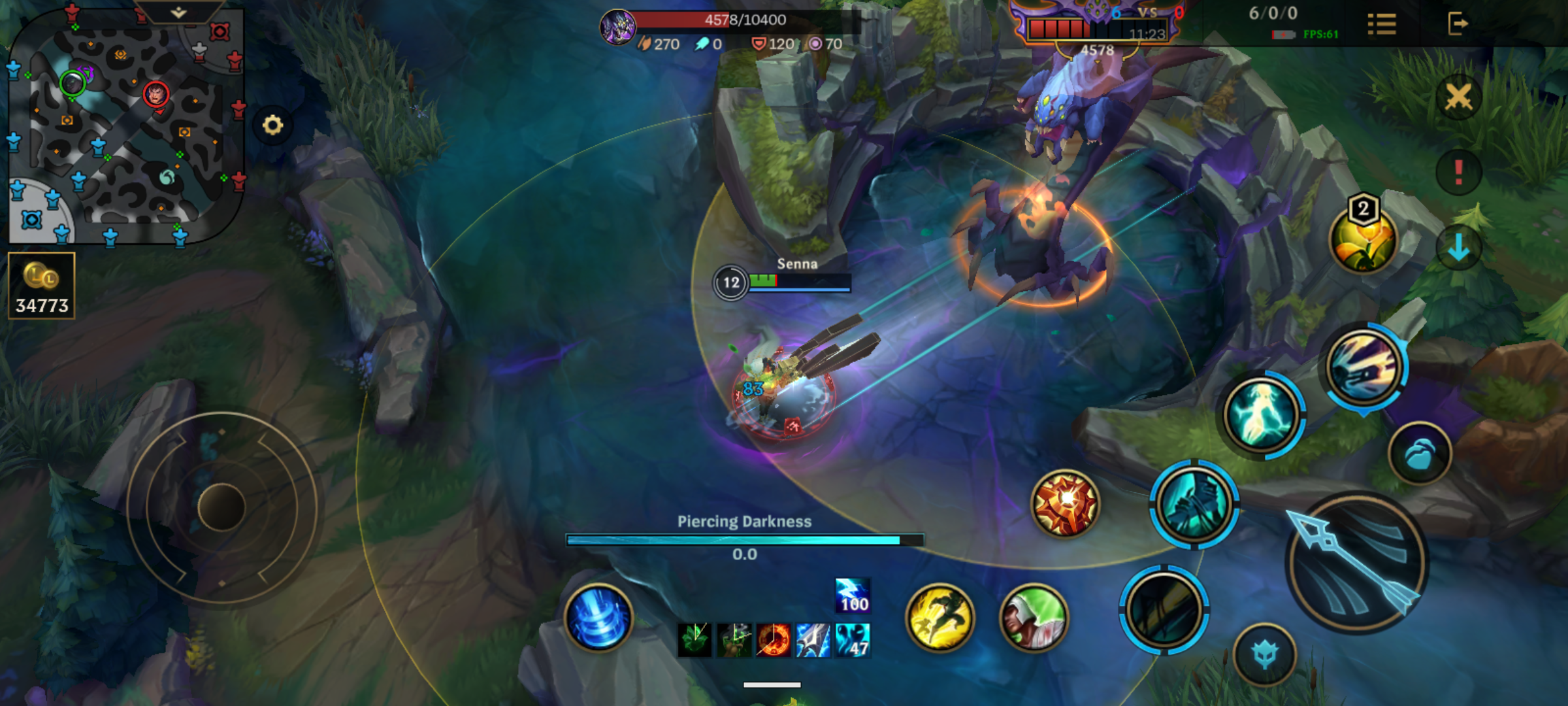Viewport: 1568px width, 706px height.
Task: Show the scoreboard list
Action: 1381,25
